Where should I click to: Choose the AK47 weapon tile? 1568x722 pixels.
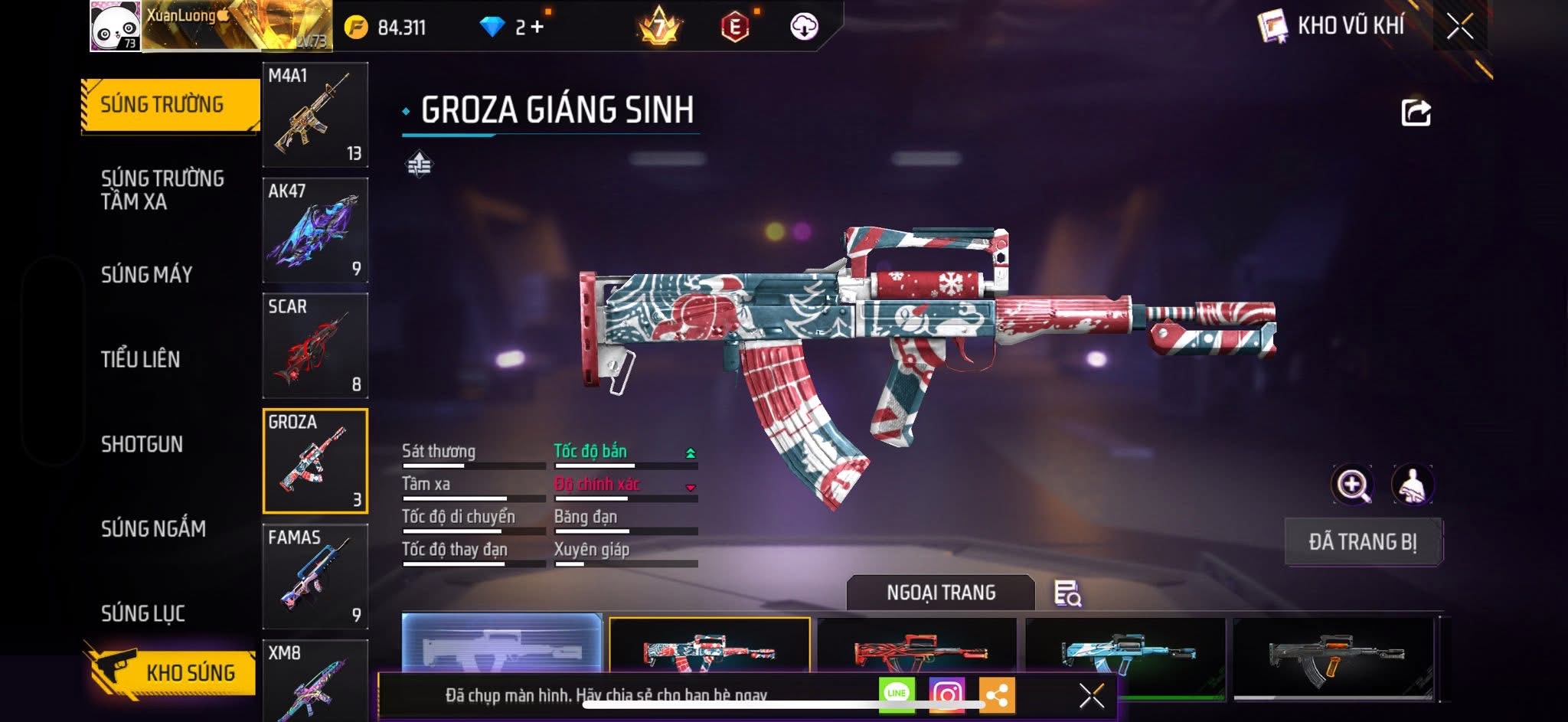[x=315, y=230]
